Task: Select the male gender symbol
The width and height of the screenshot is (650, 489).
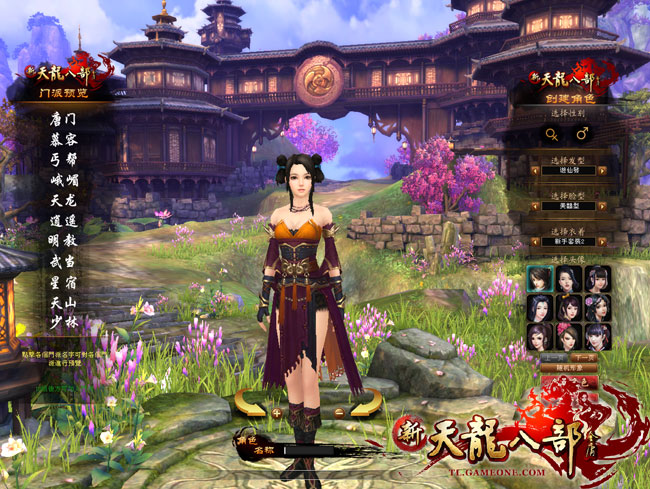Action: [x=582, y=132]
